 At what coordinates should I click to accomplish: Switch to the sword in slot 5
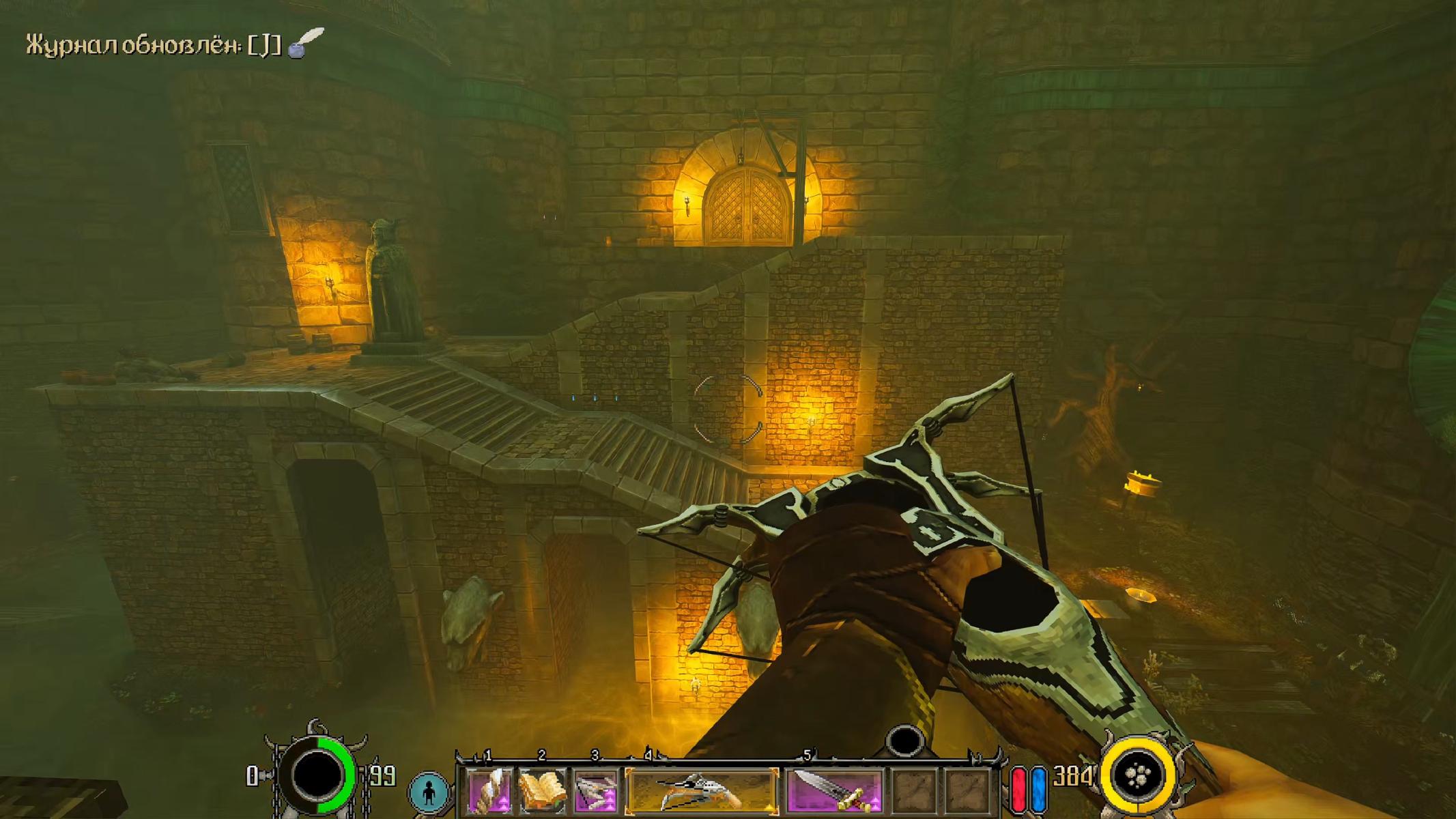834,791
